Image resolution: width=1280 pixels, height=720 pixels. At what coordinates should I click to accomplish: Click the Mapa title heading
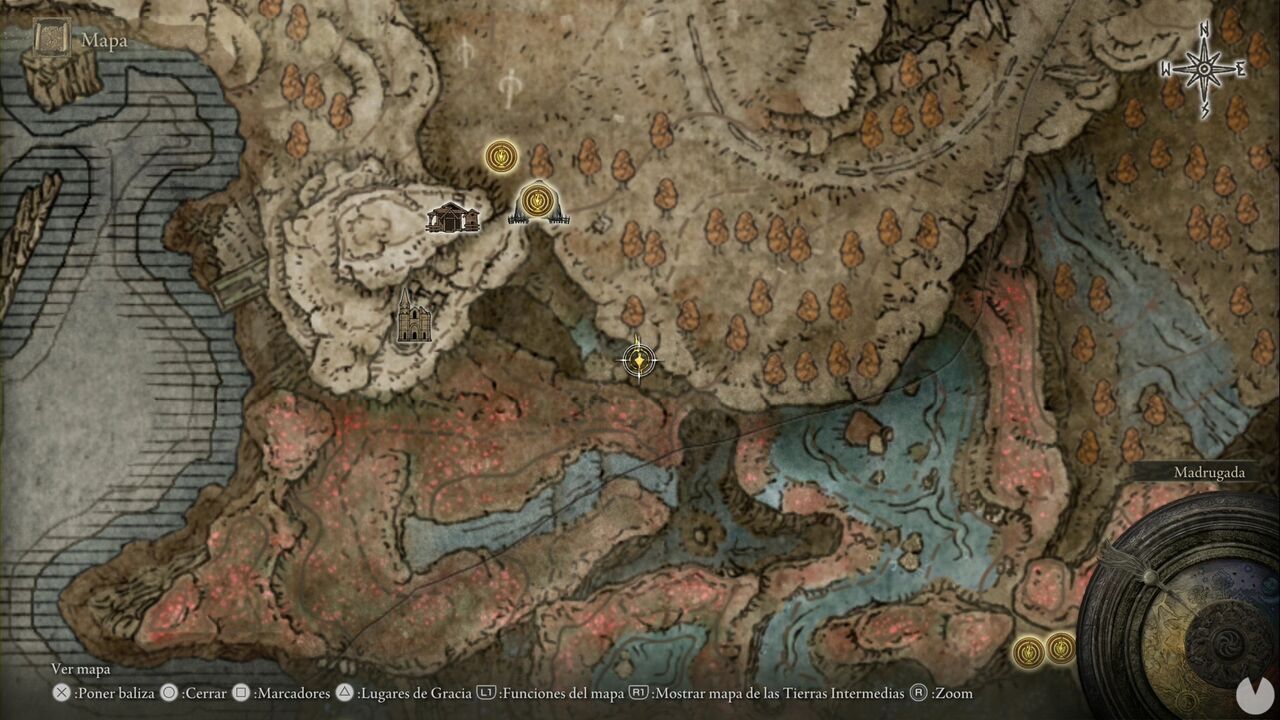tap(103, 40)
